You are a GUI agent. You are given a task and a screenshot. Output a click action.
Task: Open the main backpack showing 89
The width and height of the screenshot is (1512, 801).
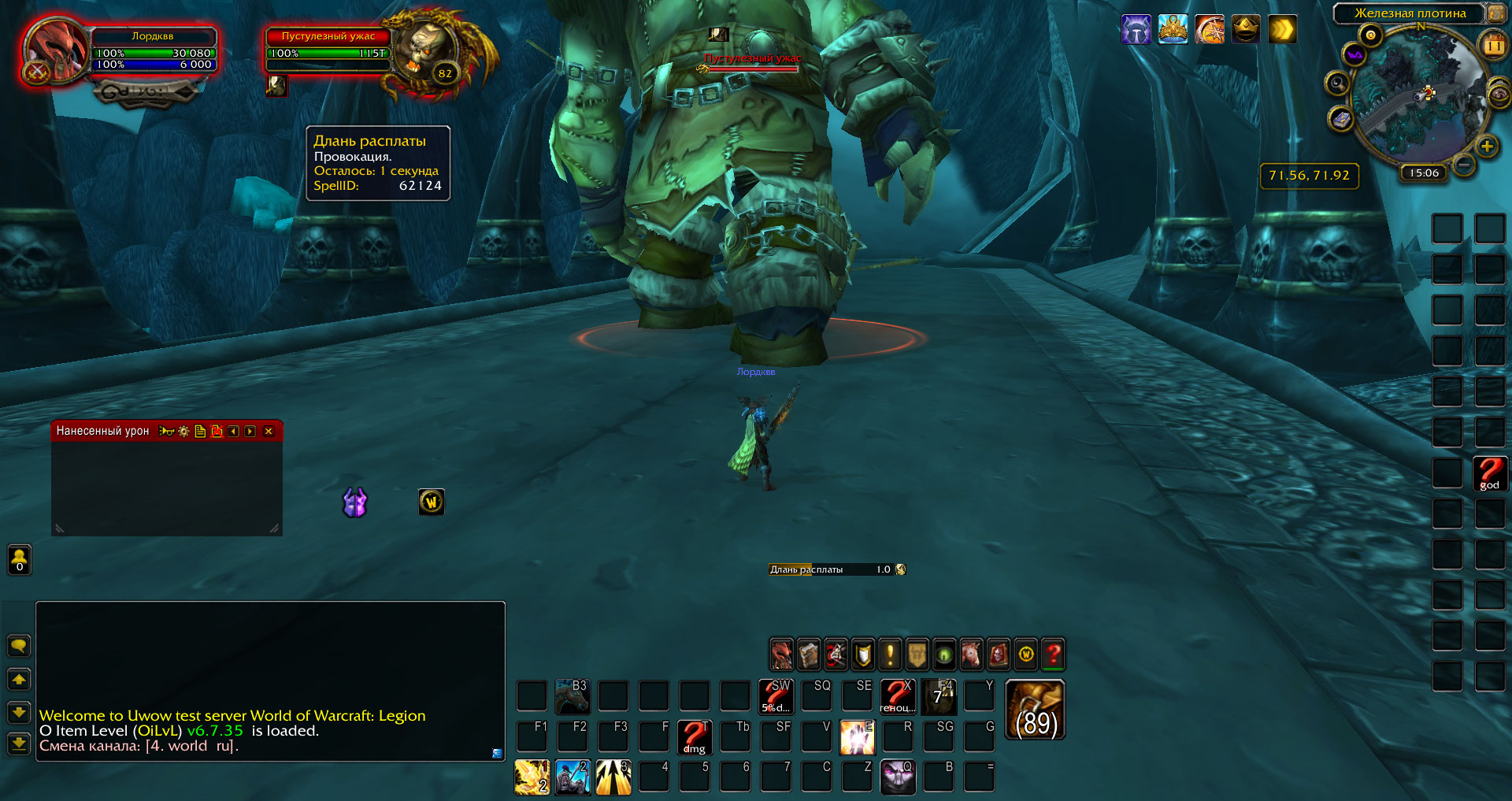(x=1036, y=710)
